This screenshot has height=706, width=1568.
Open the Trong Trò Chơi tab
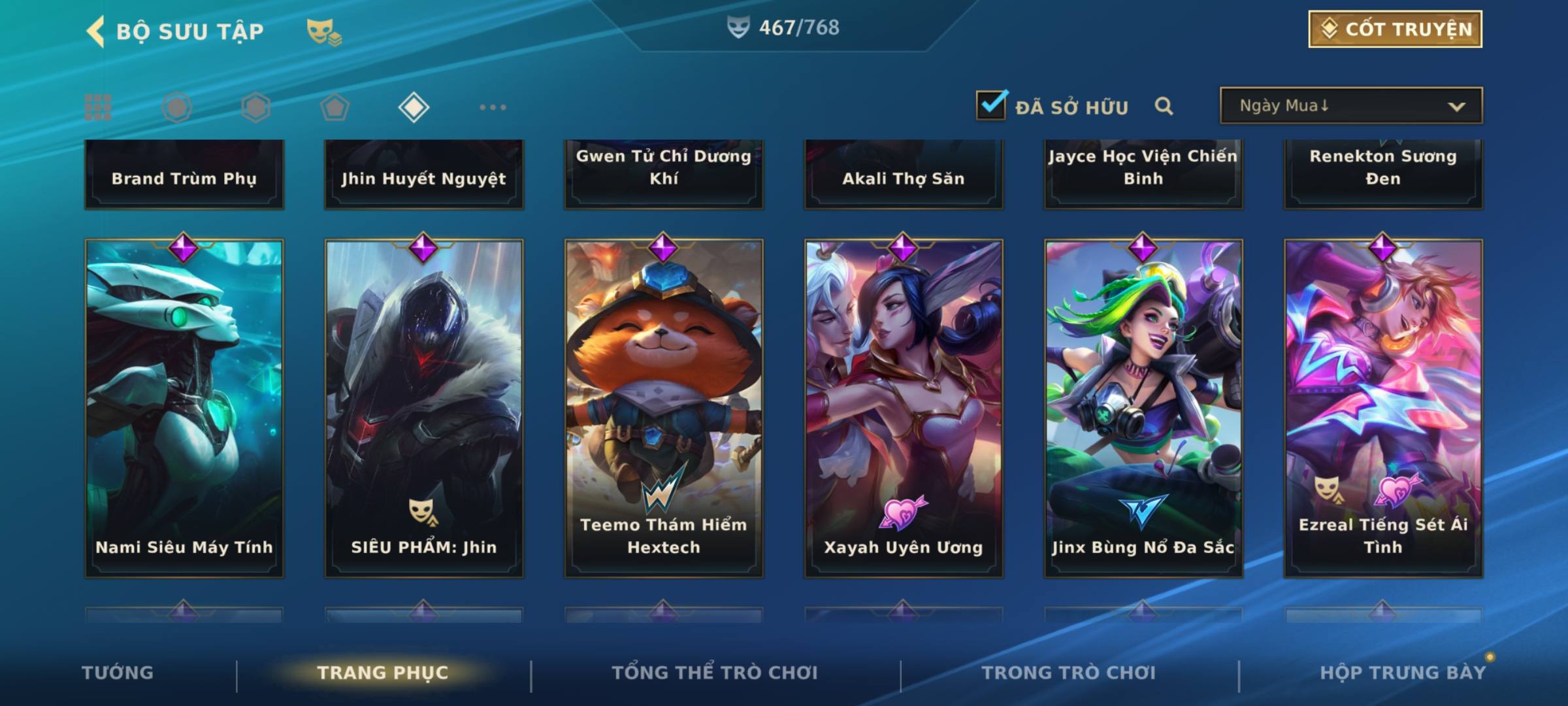pos(1068,673)
